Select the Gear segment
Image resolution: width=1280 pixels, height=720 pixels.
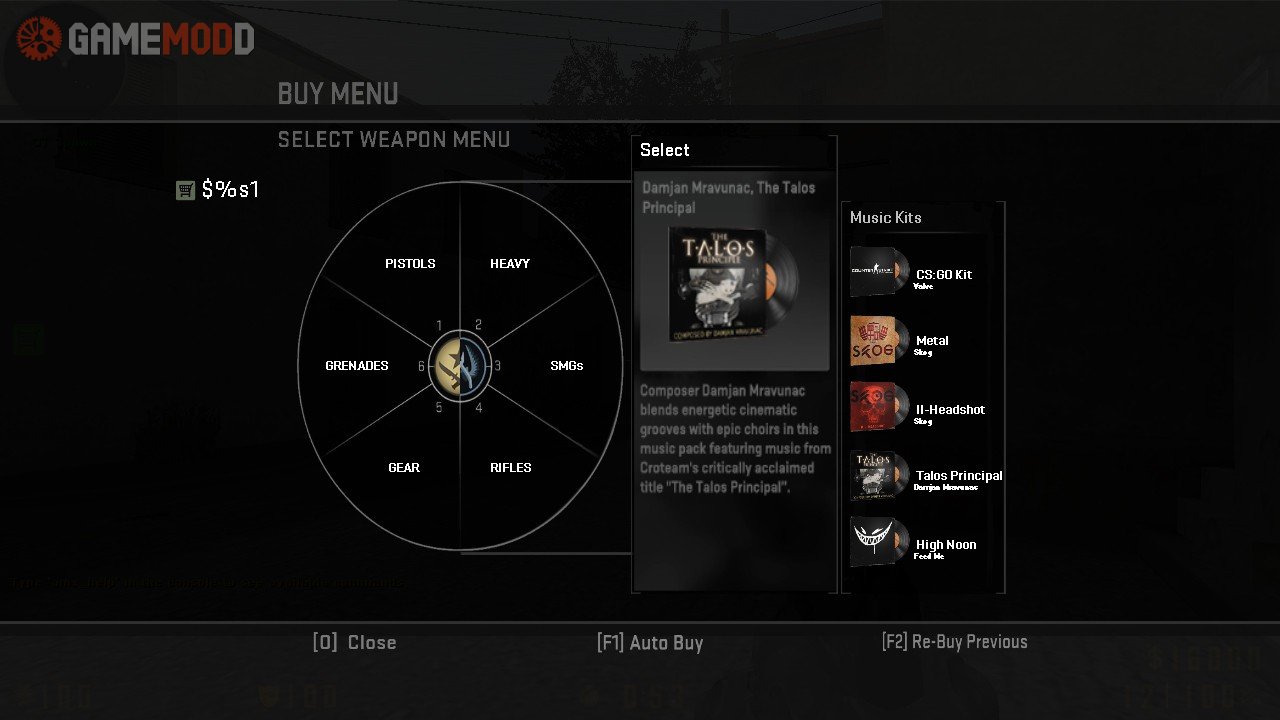tap(404, 468)
